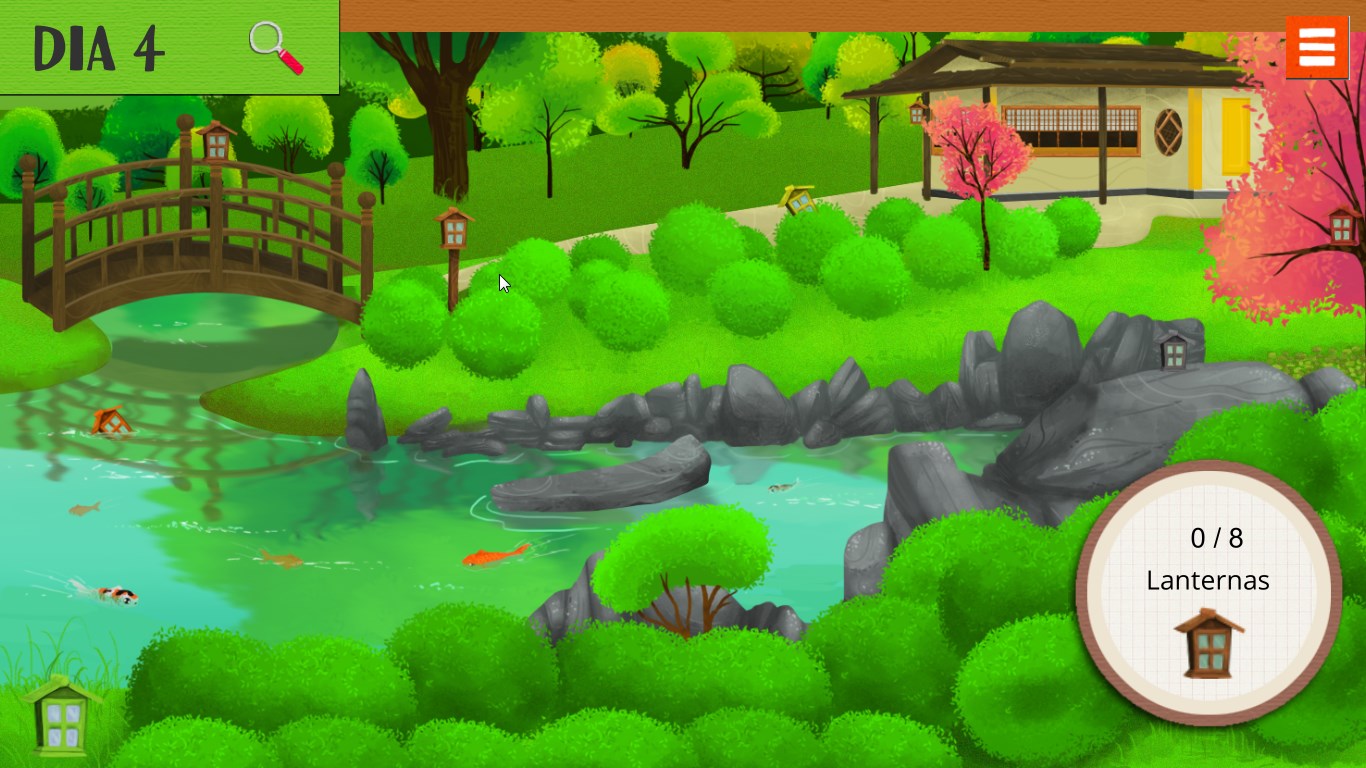The width and height of the screenshot is (1366, 768).
Task: Click the lantern on the bridge post
Action: [216, 145]
